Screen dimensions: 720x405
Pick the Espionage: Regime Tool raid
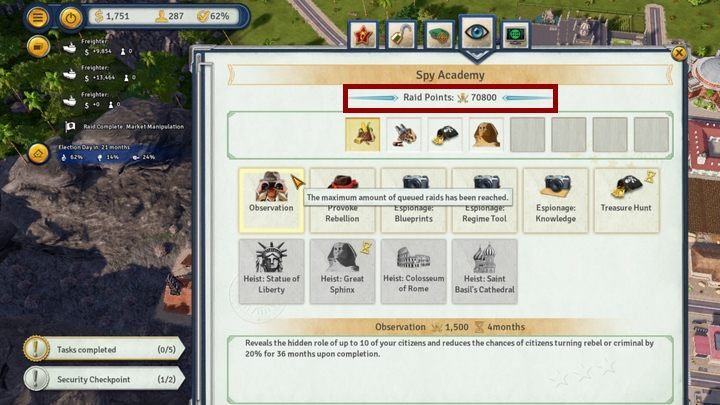tap(485, 195)
